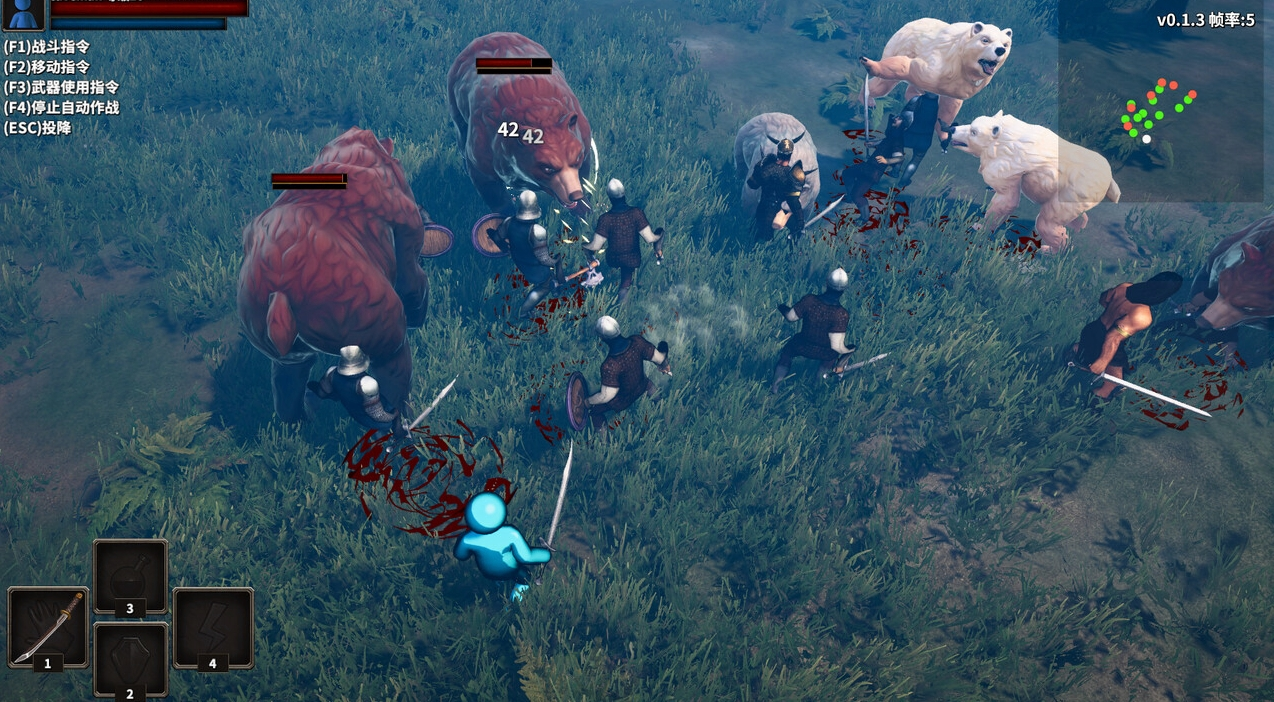Screen dimensions: 1274x702
Task: Click the minimap with red and green dots
Action: coord(1160,110)
